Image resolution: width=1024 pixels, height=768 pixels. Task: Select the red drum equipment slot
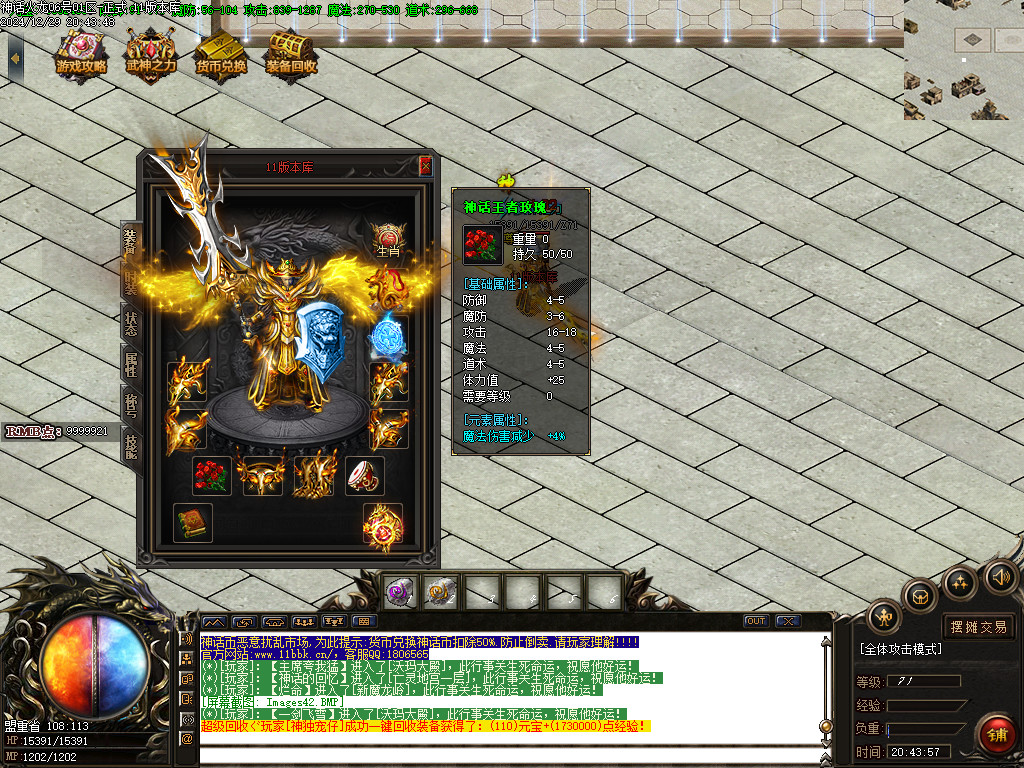point(365,476)
